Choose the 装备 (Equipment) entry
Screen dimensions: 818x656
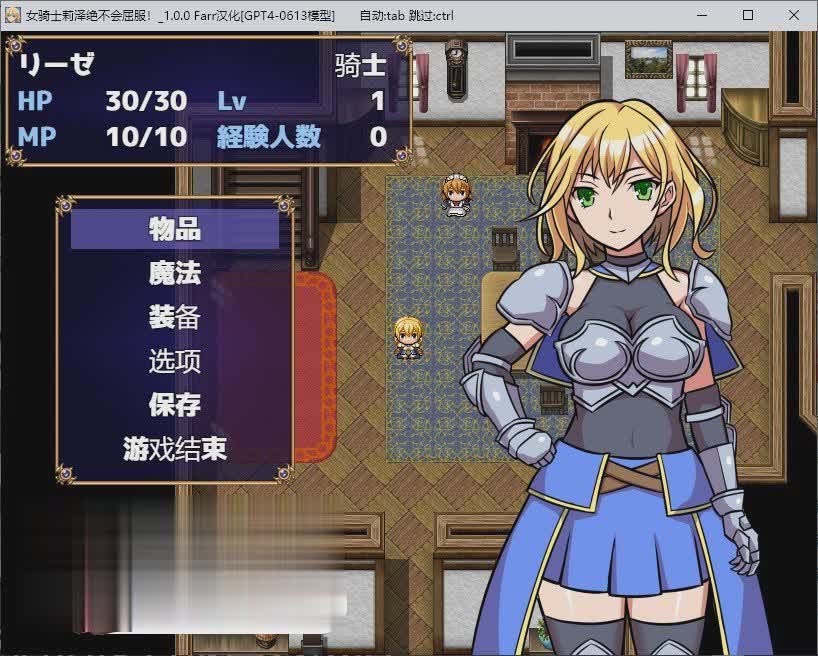pos(175,317)
